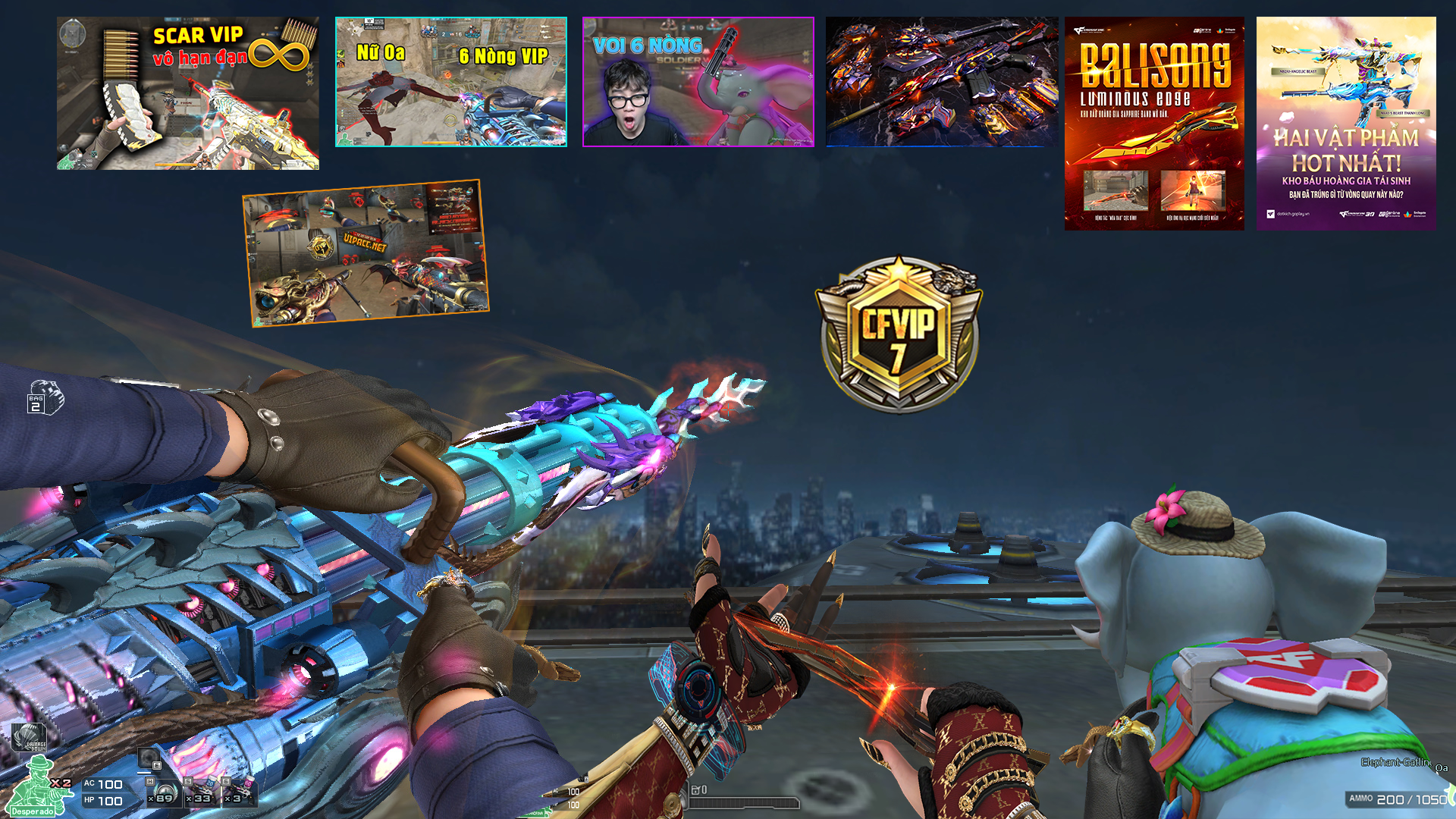Select the tilted VIPACC.NET weapons thumbnail
Viewport: 1456px width, 819px height.
coord(366,253)
